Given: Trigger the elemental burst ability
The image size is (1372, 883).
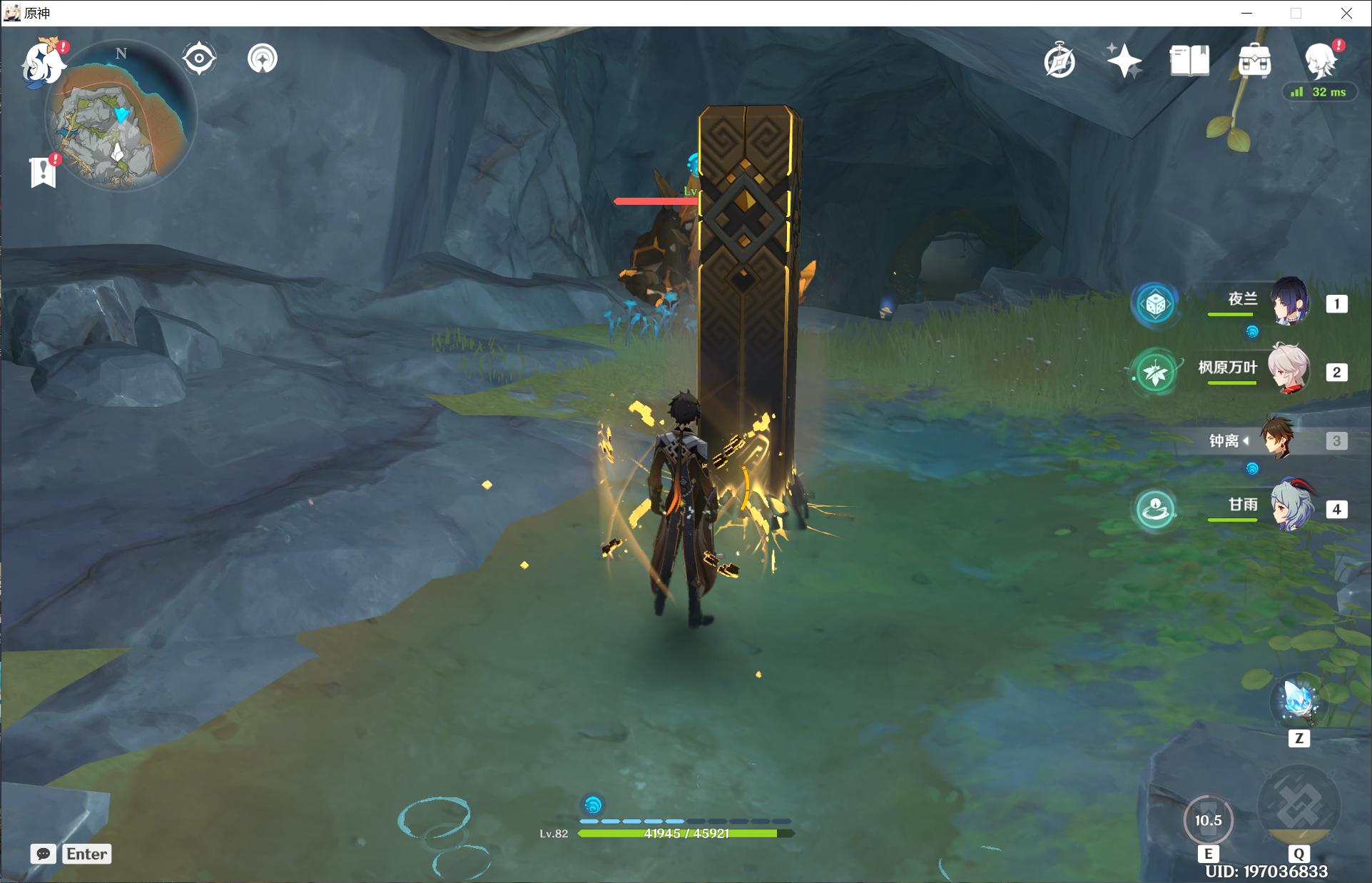Looking at the screenshot, I should 1299,807.
